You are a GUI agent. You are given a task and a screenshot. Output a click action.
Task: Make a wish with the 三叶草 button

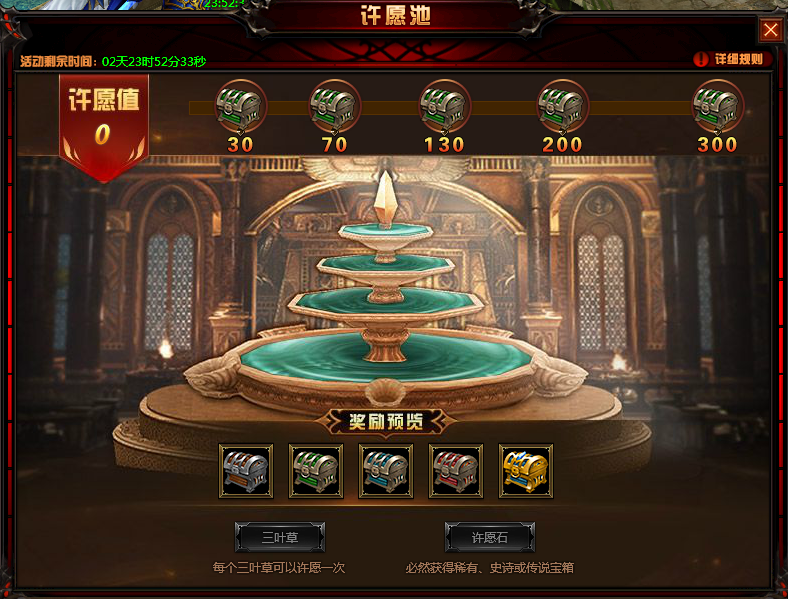tap(280, 537)
